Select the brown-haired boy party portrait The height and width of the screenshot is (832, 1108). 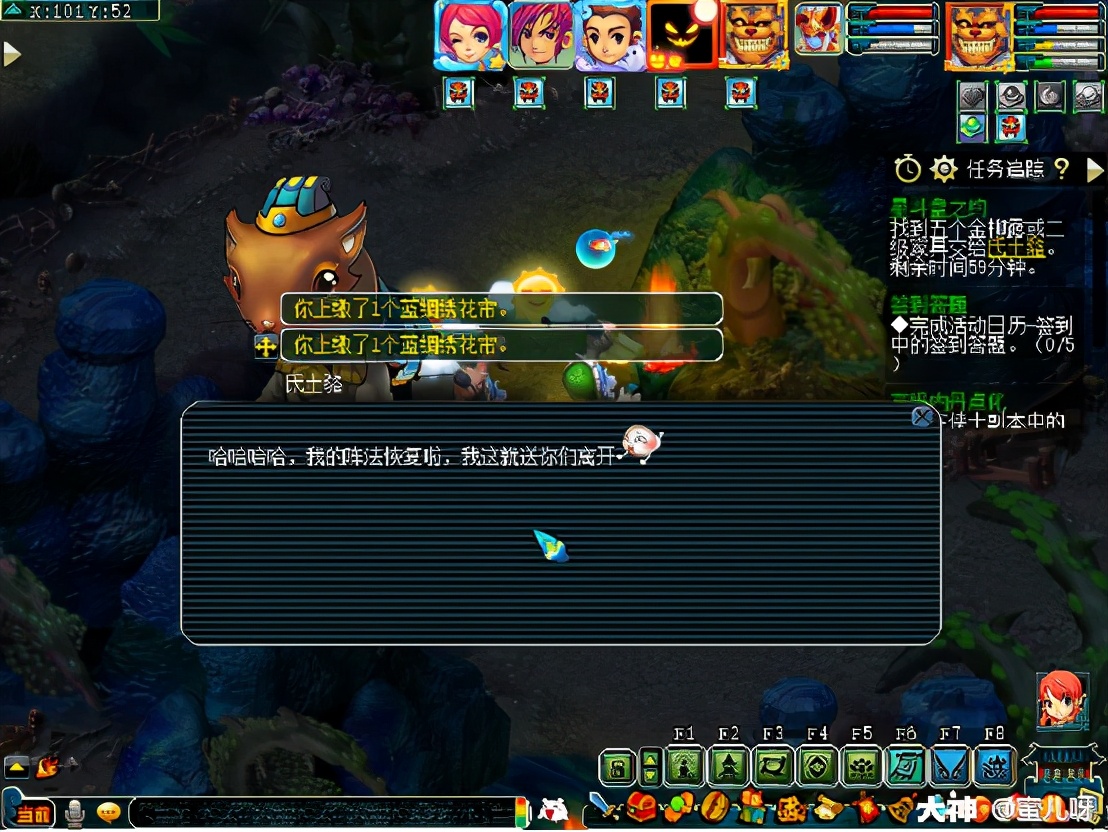[x=609, y=35]
